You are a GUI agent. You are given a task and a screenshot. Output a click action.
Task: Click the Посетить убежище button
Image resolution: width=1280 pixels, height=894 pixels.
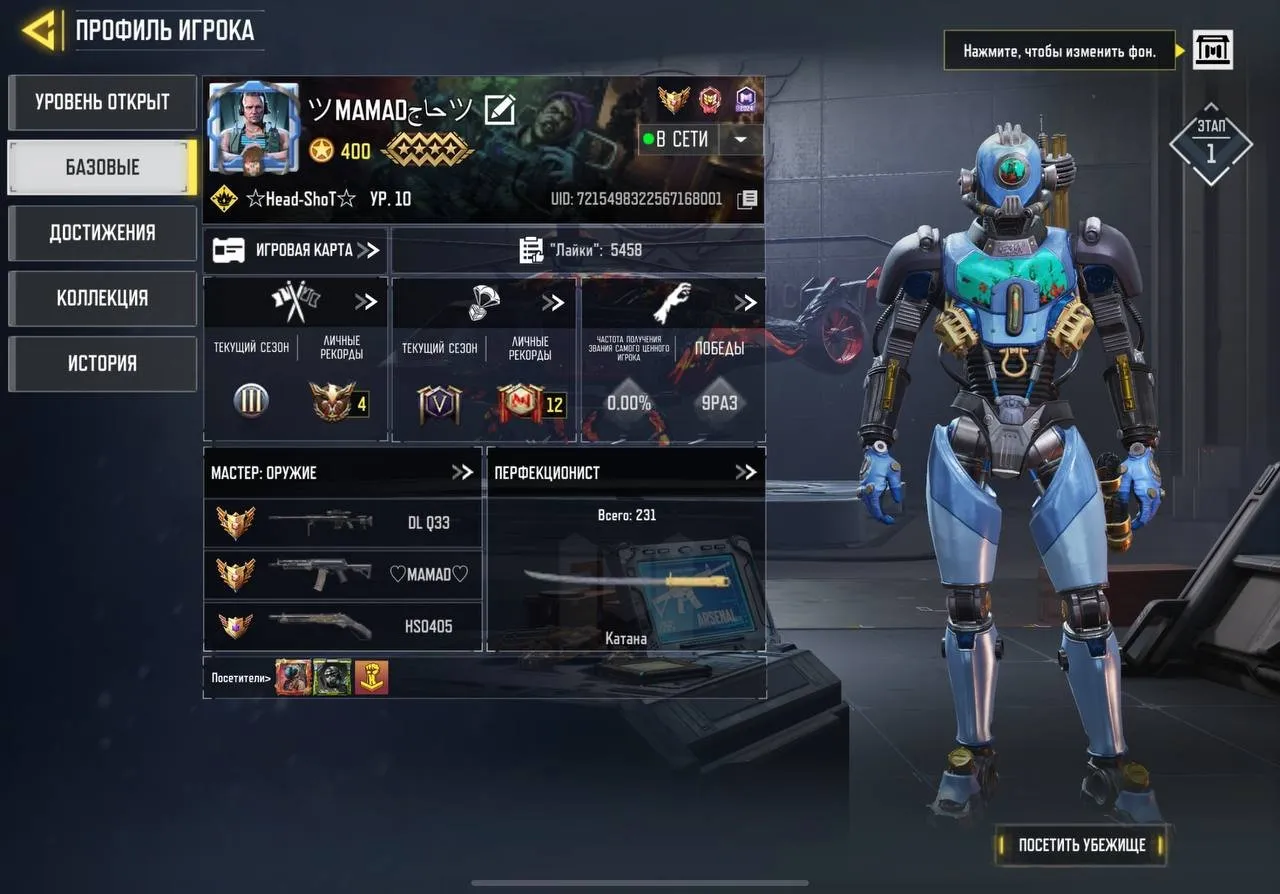1081,845
